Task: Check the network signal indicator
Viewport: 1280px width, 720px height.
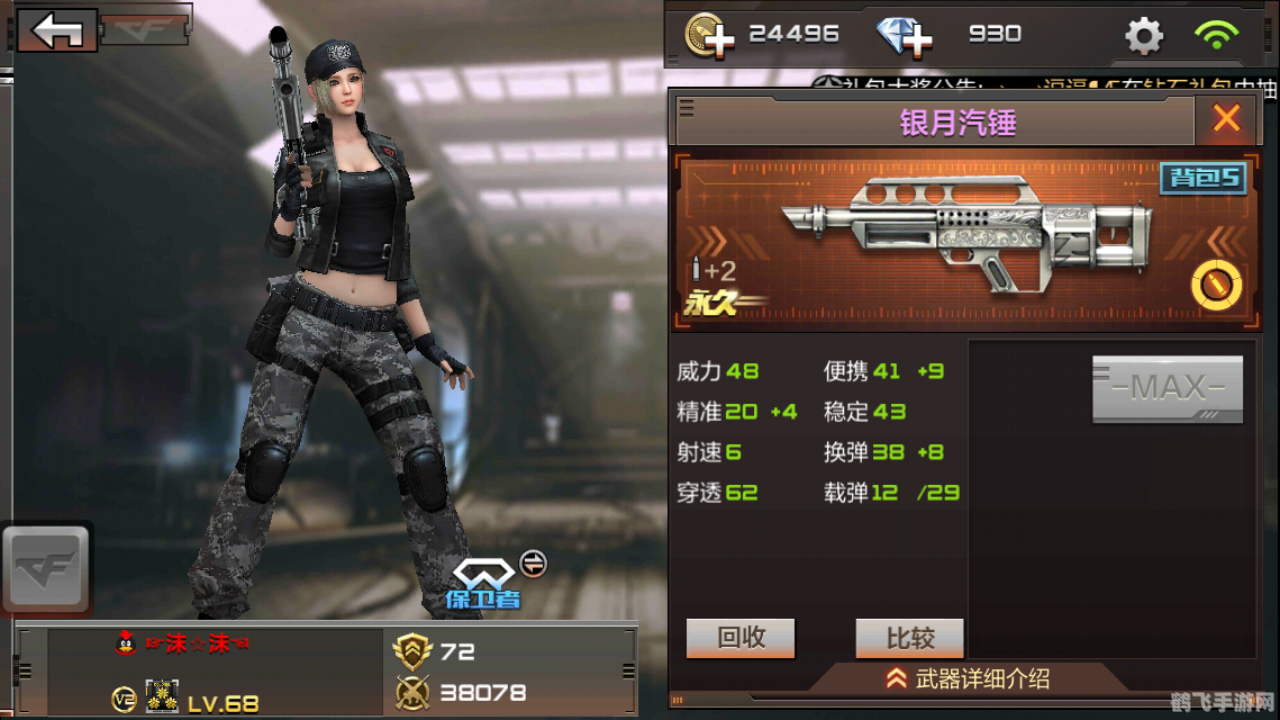Action: pos(1216,34)
